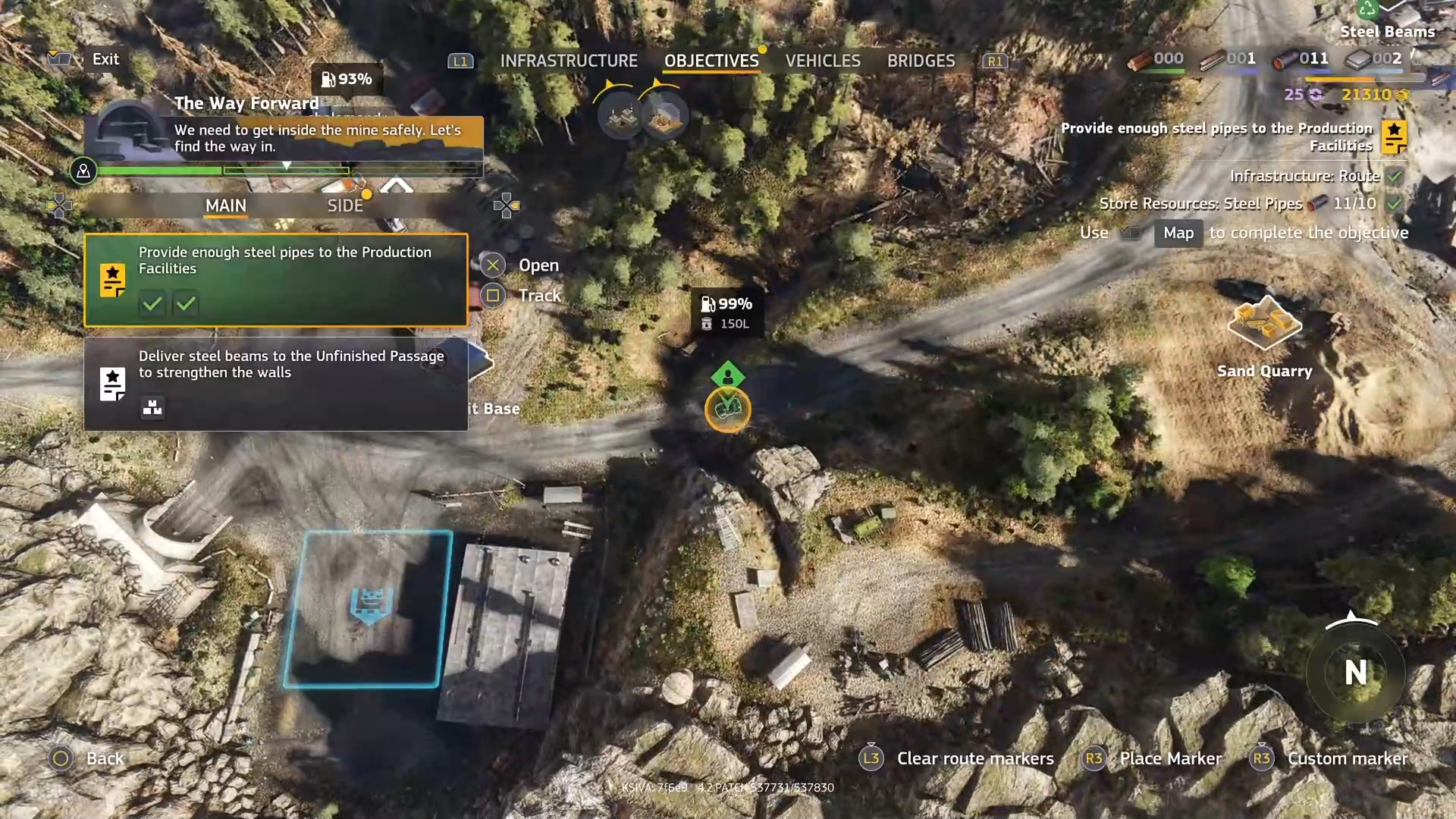Select the Objectives tab
Image resolution: width=1456 pixels, height=819 pixels.
click(x=711, y=61)
